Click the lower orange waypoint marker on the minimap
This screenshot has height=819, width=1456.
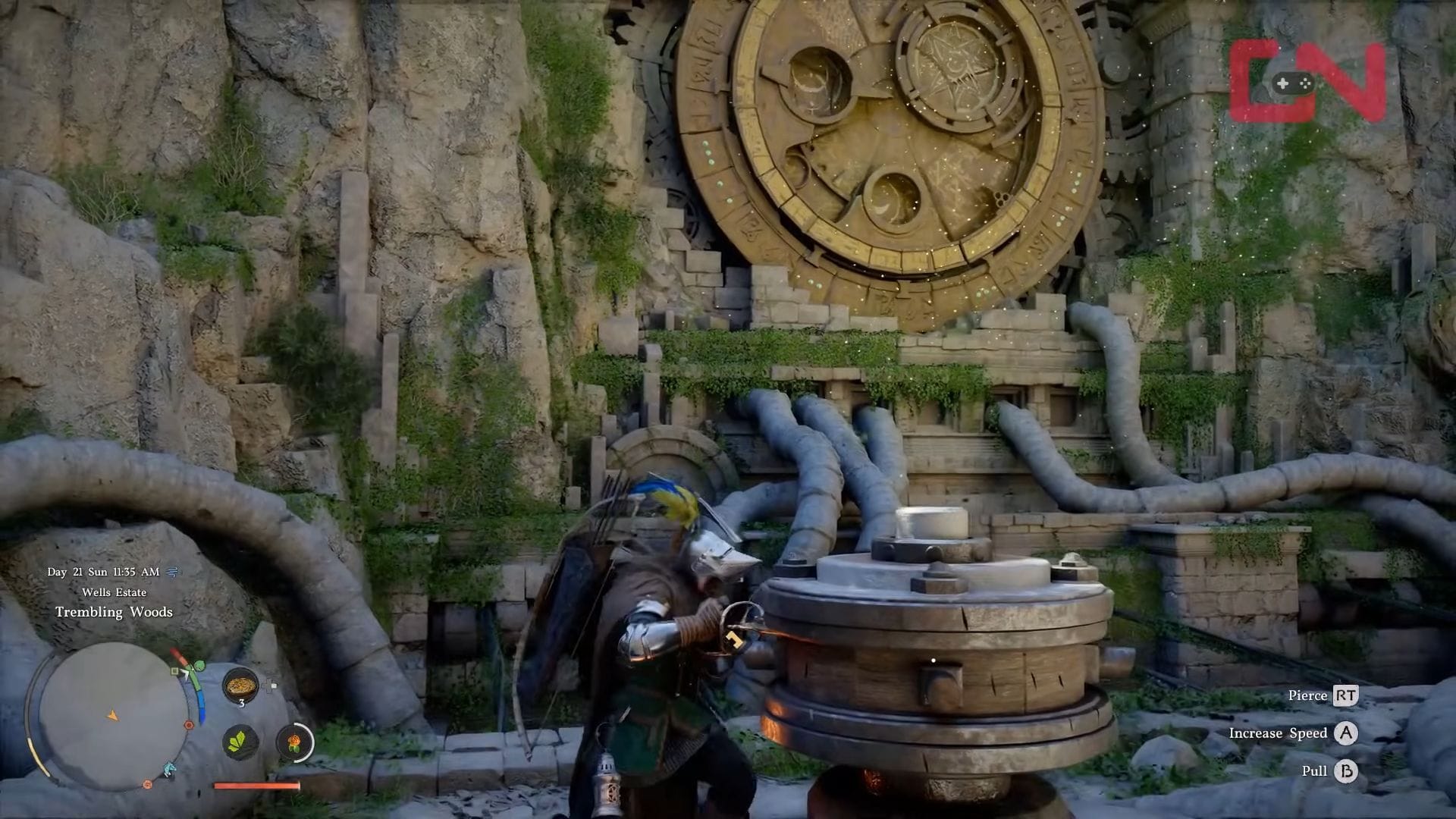click(146, 784)
